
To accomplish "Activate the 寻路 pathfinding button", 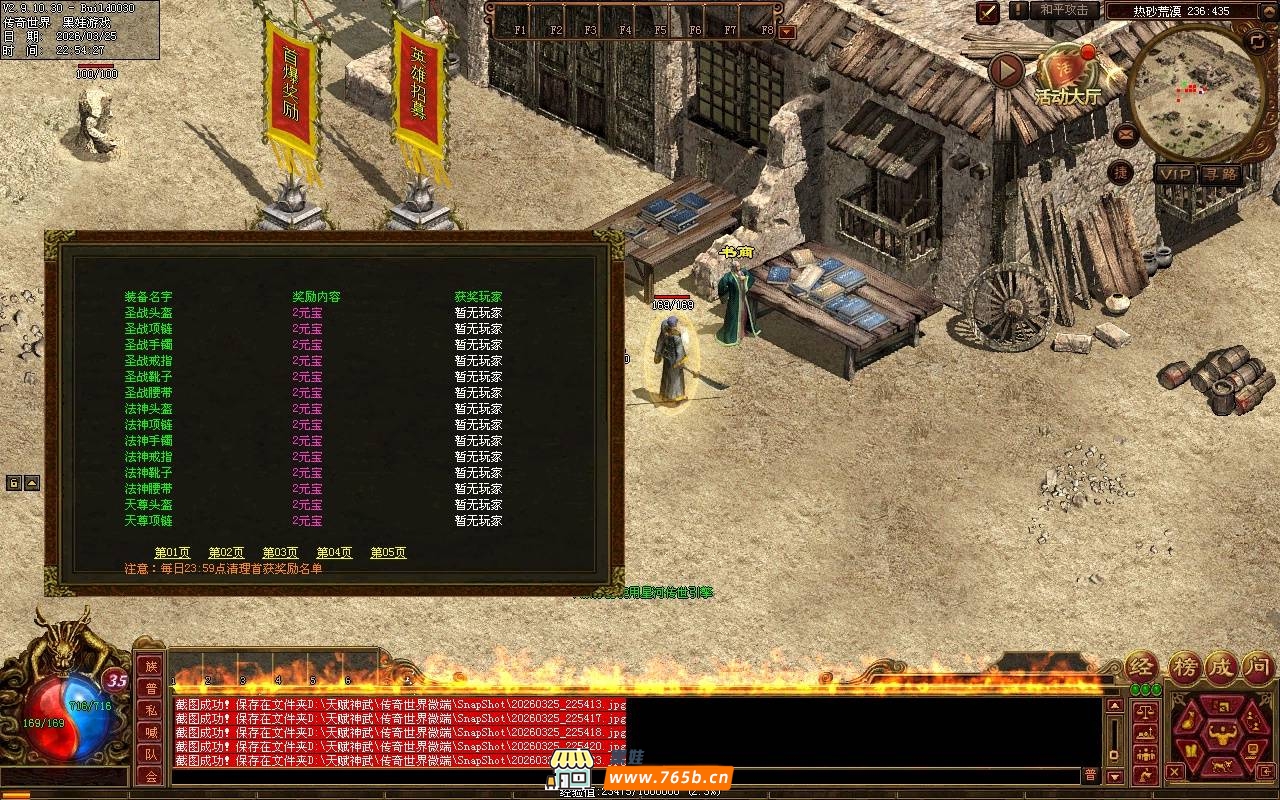I will coord(1219,174).
